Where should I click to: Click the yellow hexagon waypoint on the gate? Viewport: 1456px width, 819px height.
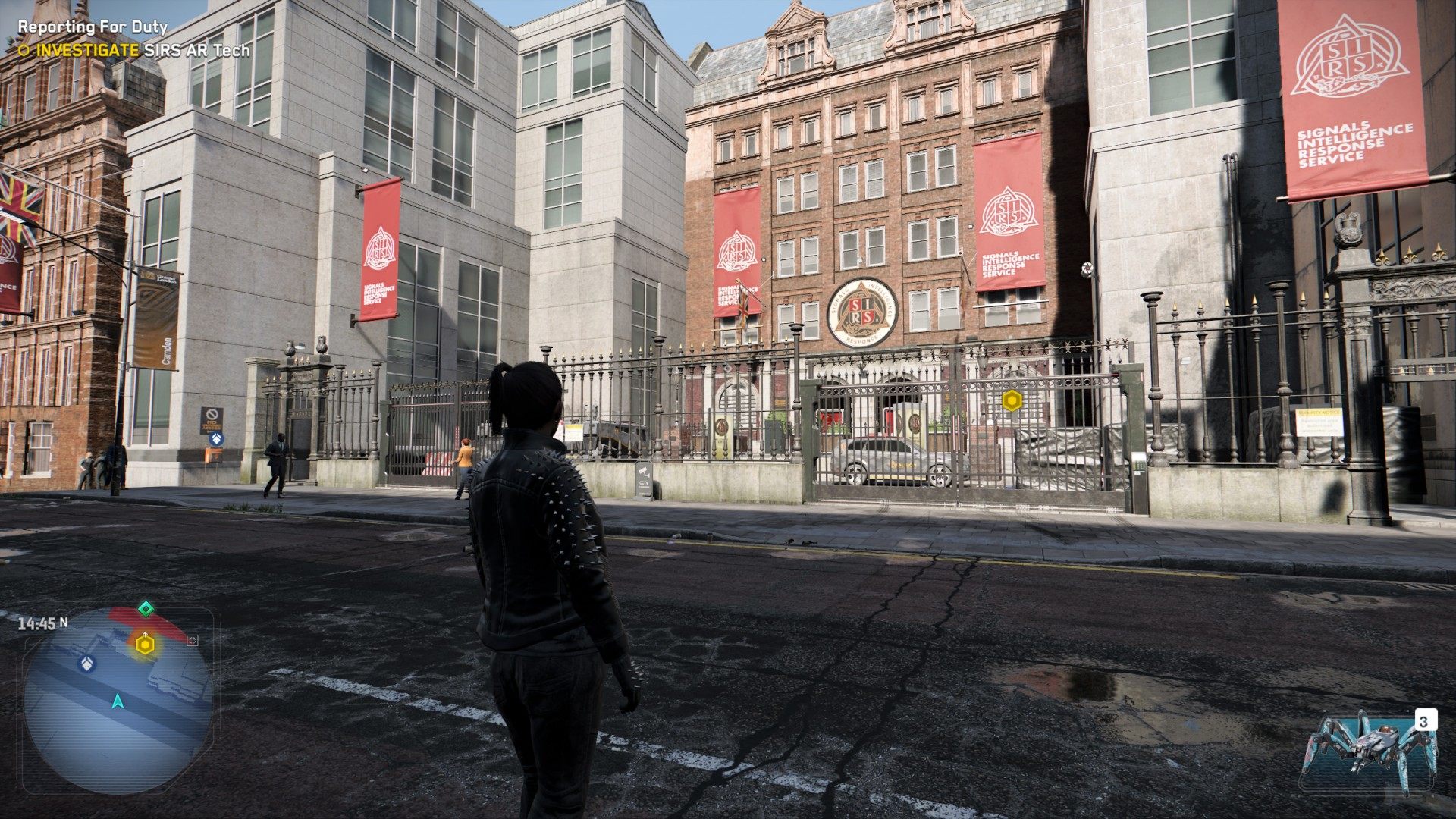point(1012,400)
